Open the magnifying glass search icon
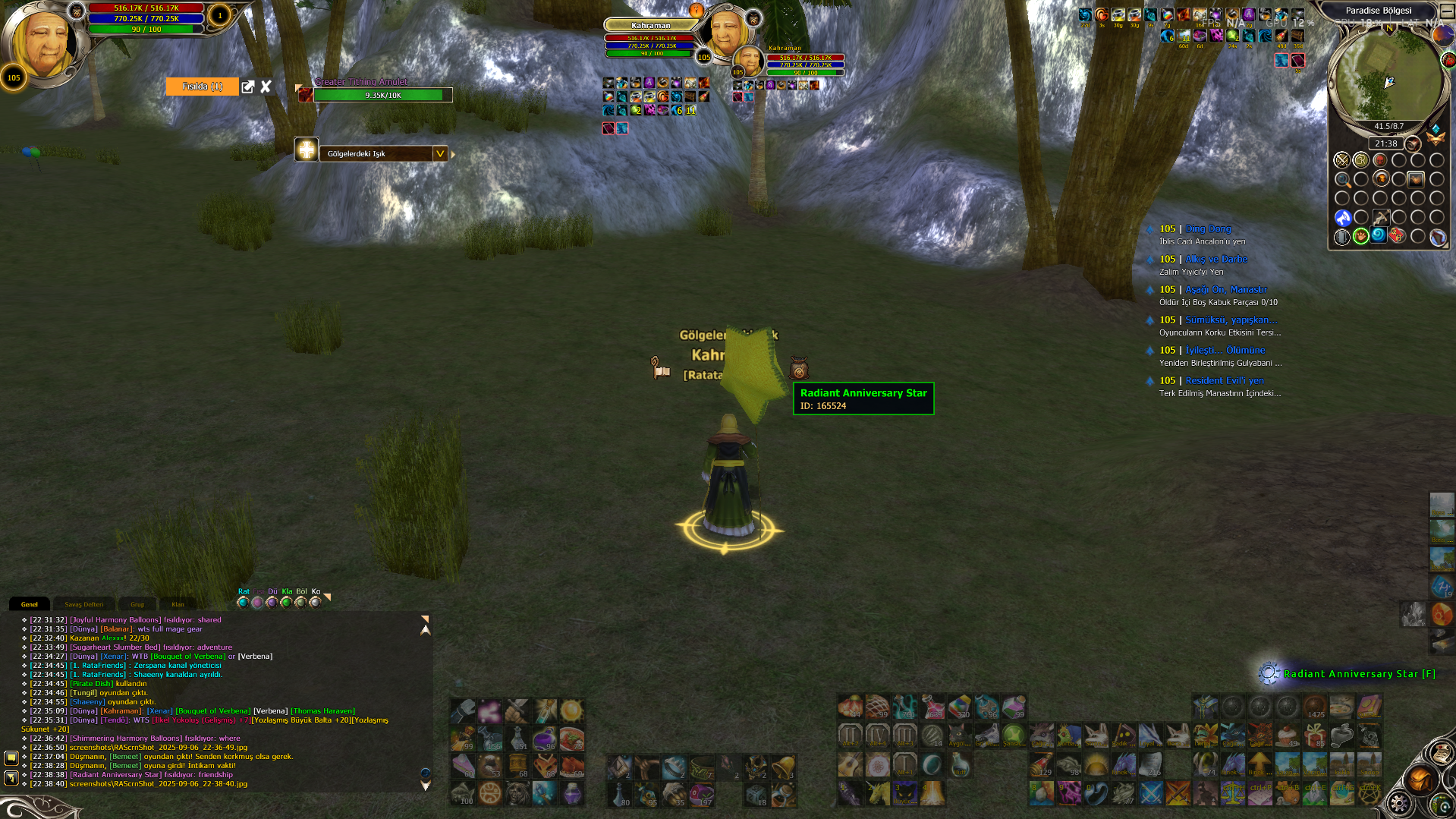 1342,180
